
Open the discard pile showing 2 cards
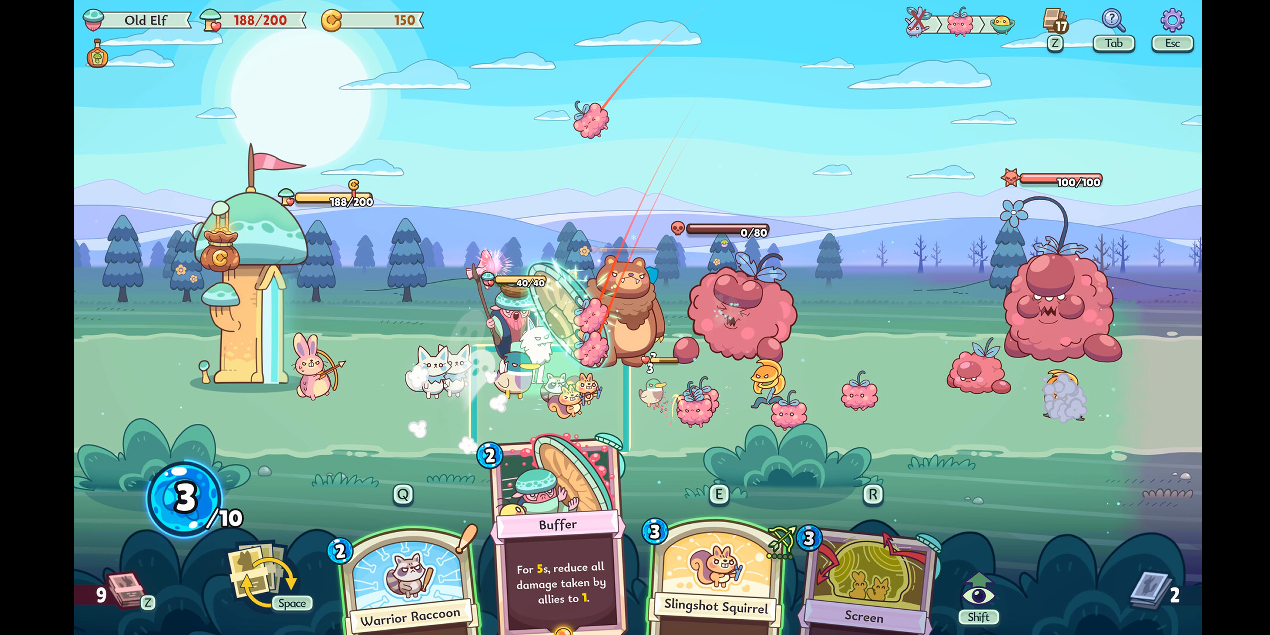1150,590
